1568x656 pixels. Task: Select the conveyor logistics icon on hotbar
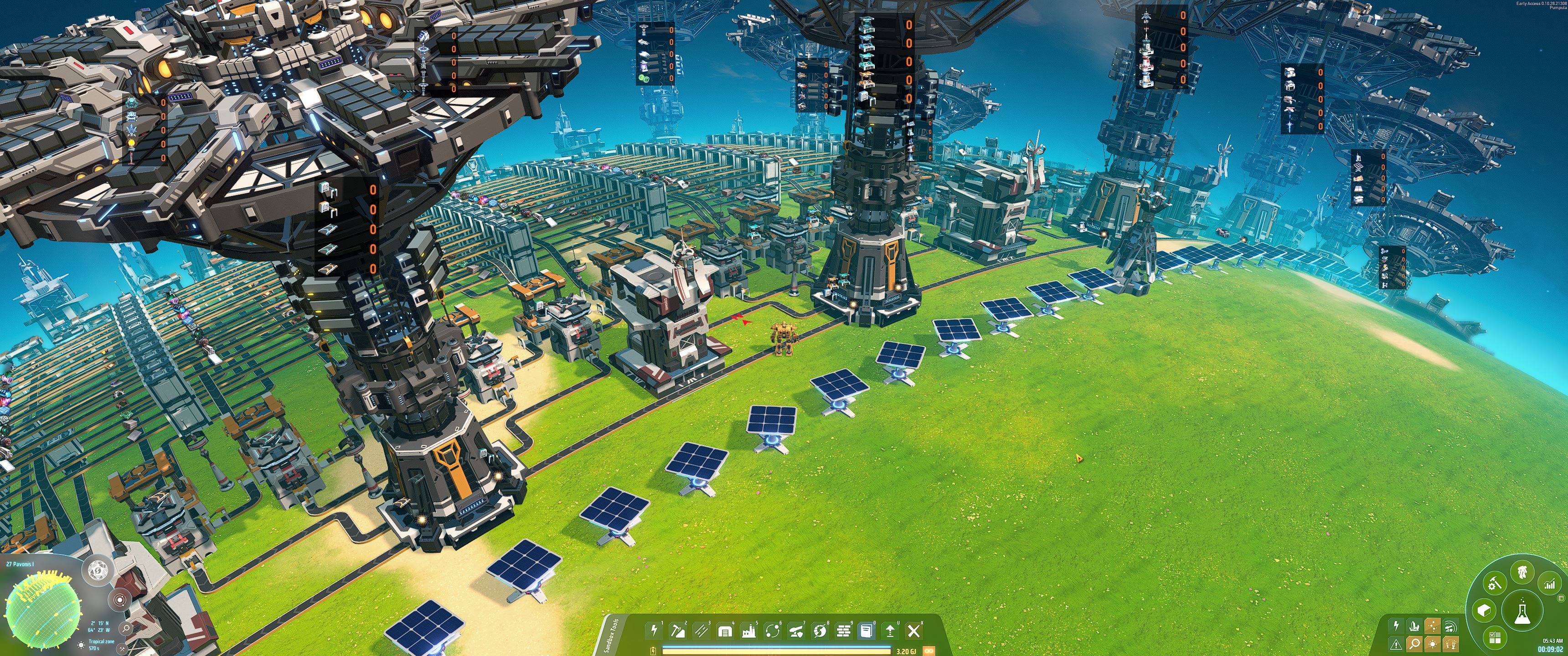click(702, 632)
